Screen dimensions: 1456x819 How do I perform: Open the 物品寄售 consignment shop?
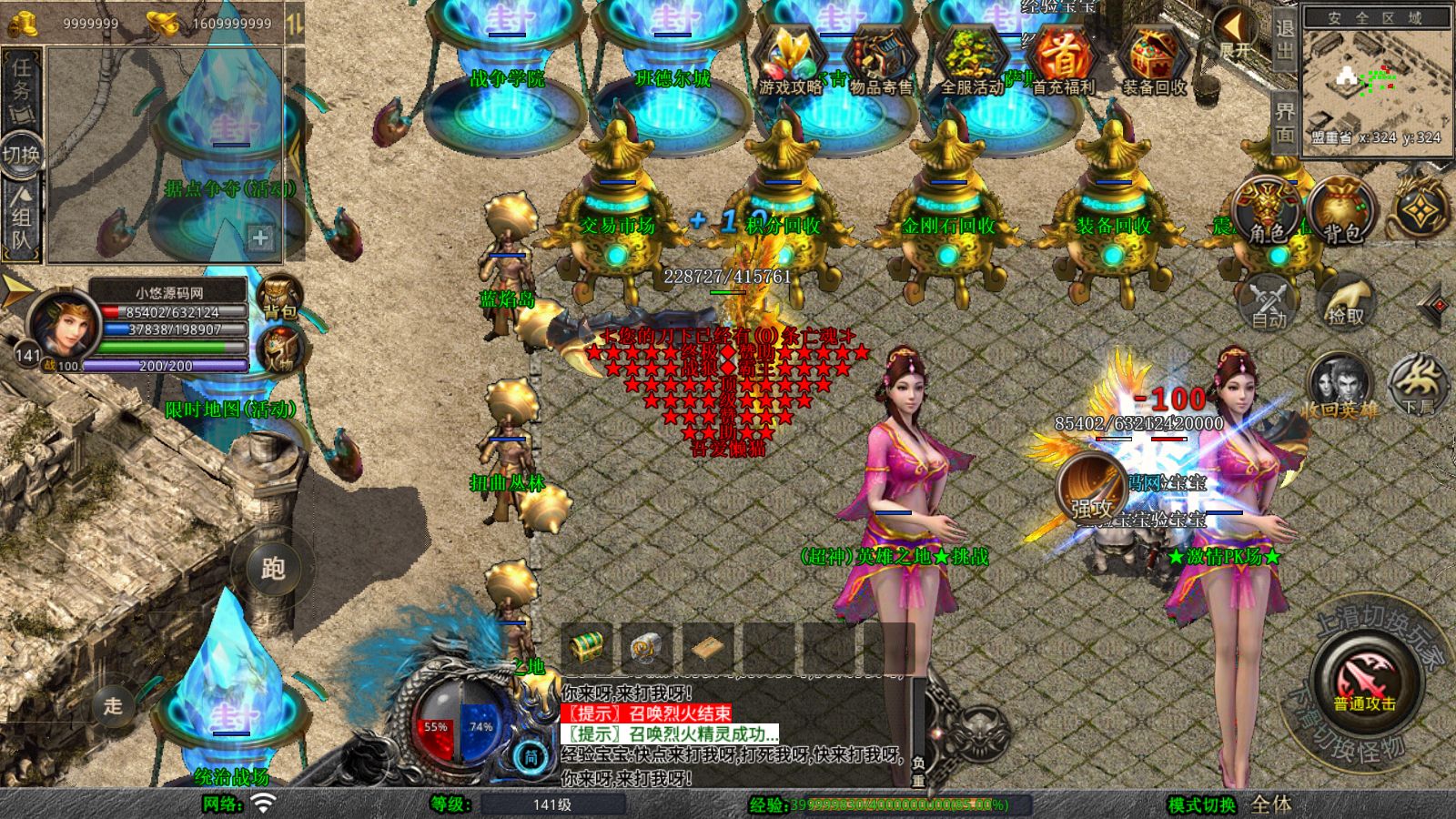click(x=880, y=61)
